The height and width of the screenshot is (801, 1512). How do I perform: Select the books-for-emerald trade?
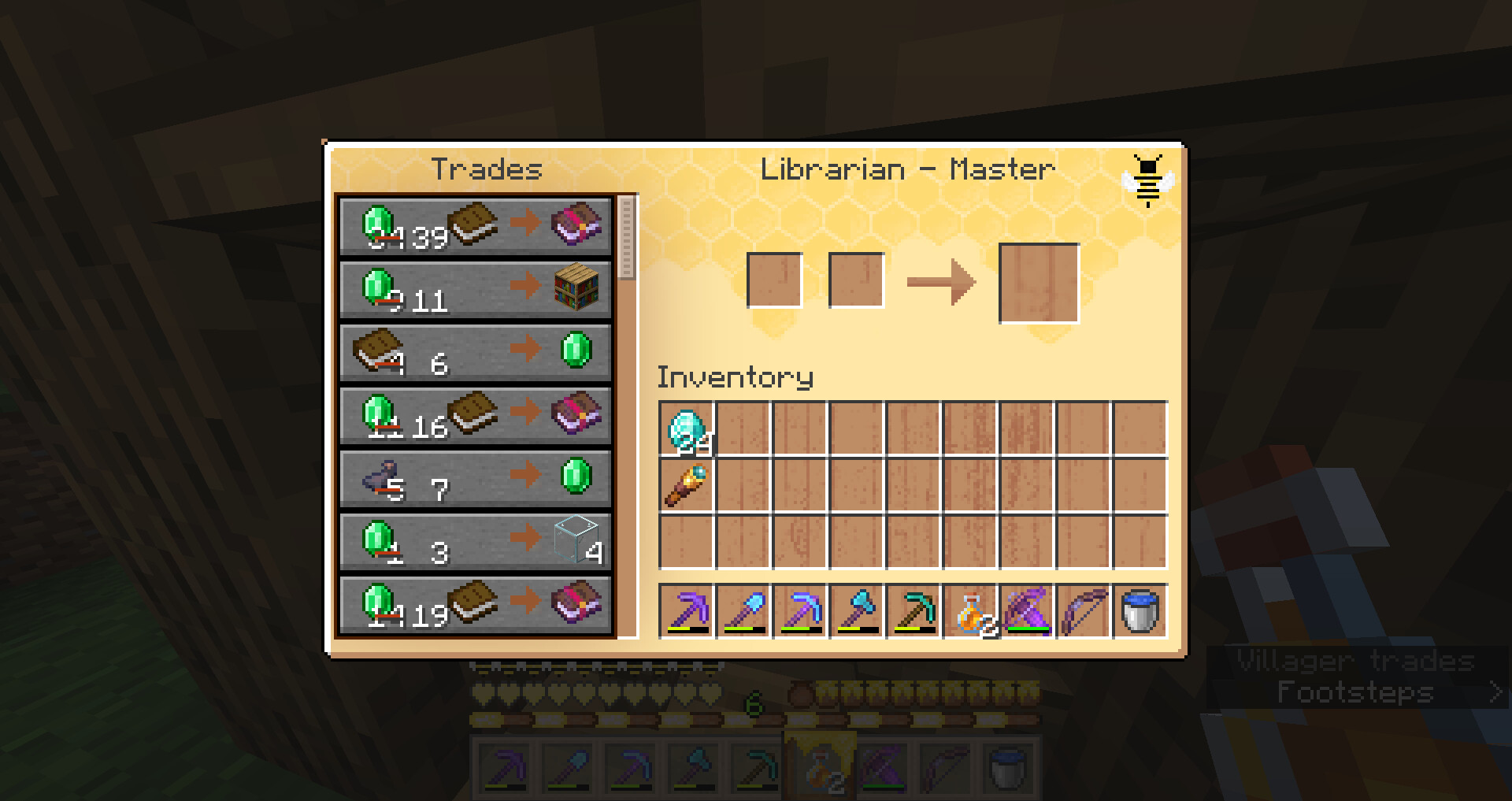pyautogui.click(x=475, y=353)
